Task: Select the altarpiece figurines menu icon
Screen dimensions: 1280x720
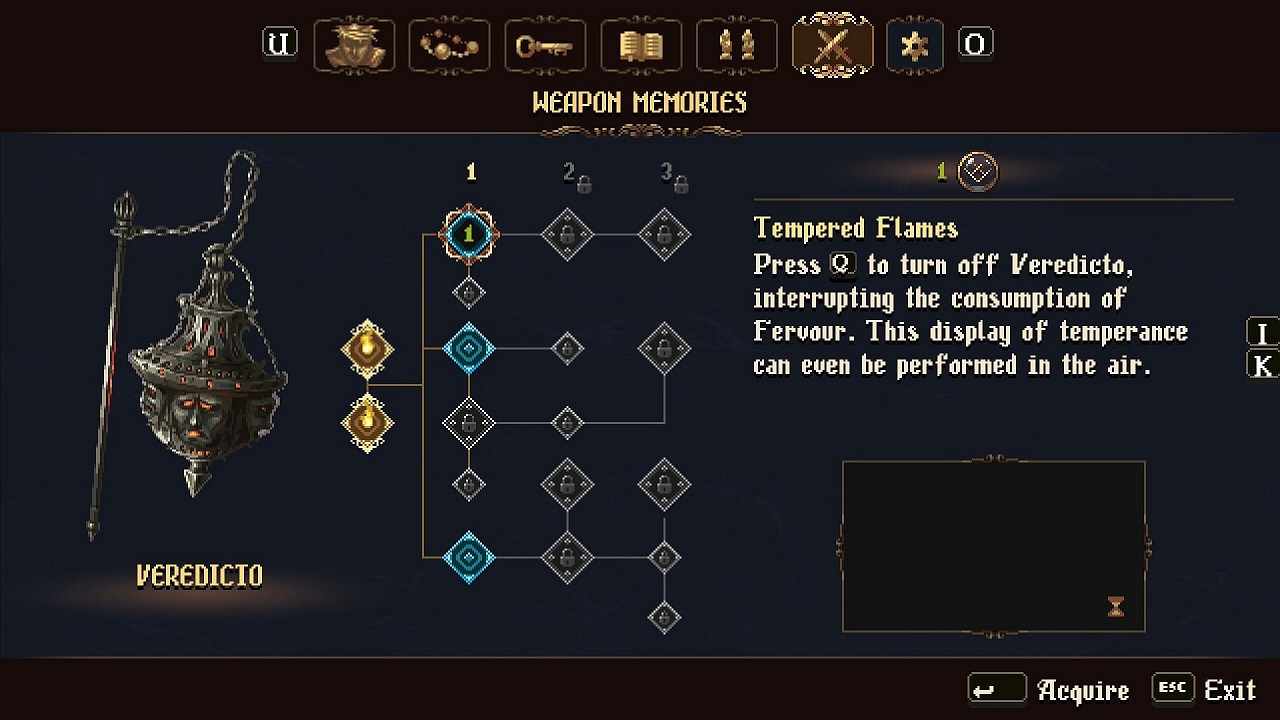Action: coord(737,45)
